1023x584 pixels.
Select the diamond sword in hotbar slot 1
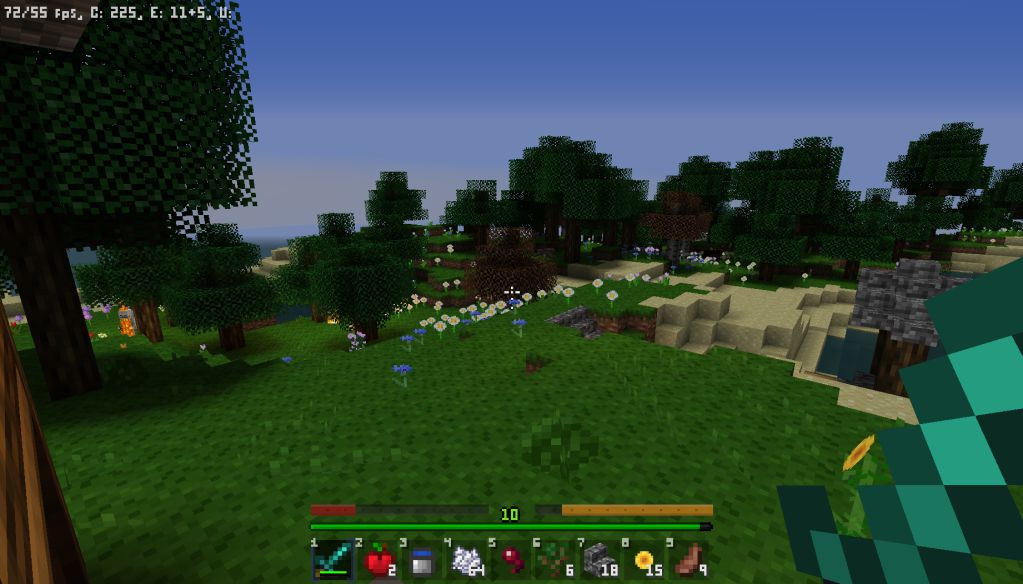coord(332,560)
